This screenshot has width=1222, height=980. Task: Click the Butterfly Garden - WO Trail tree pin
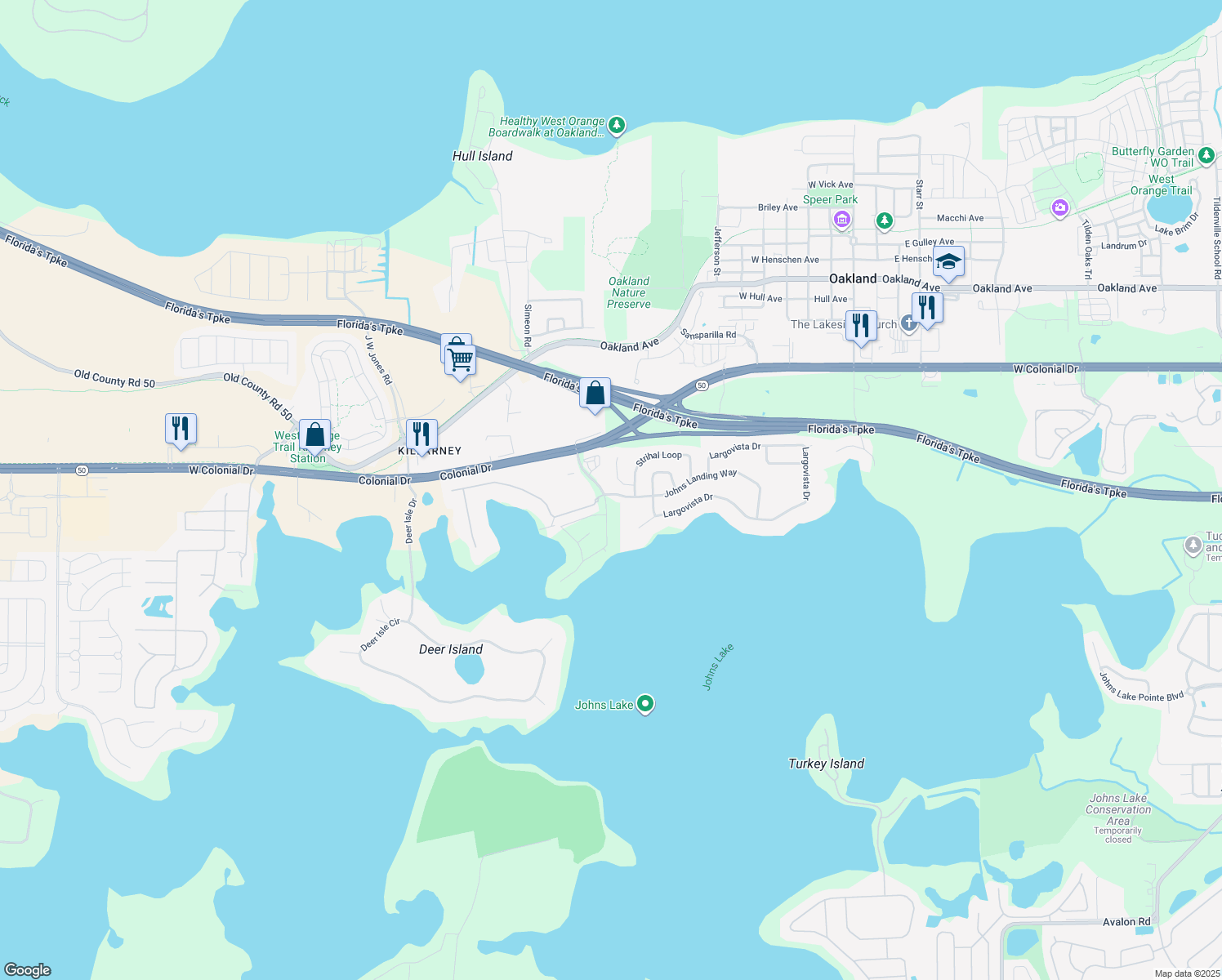pyautogui.click(x=1205, y=154)
